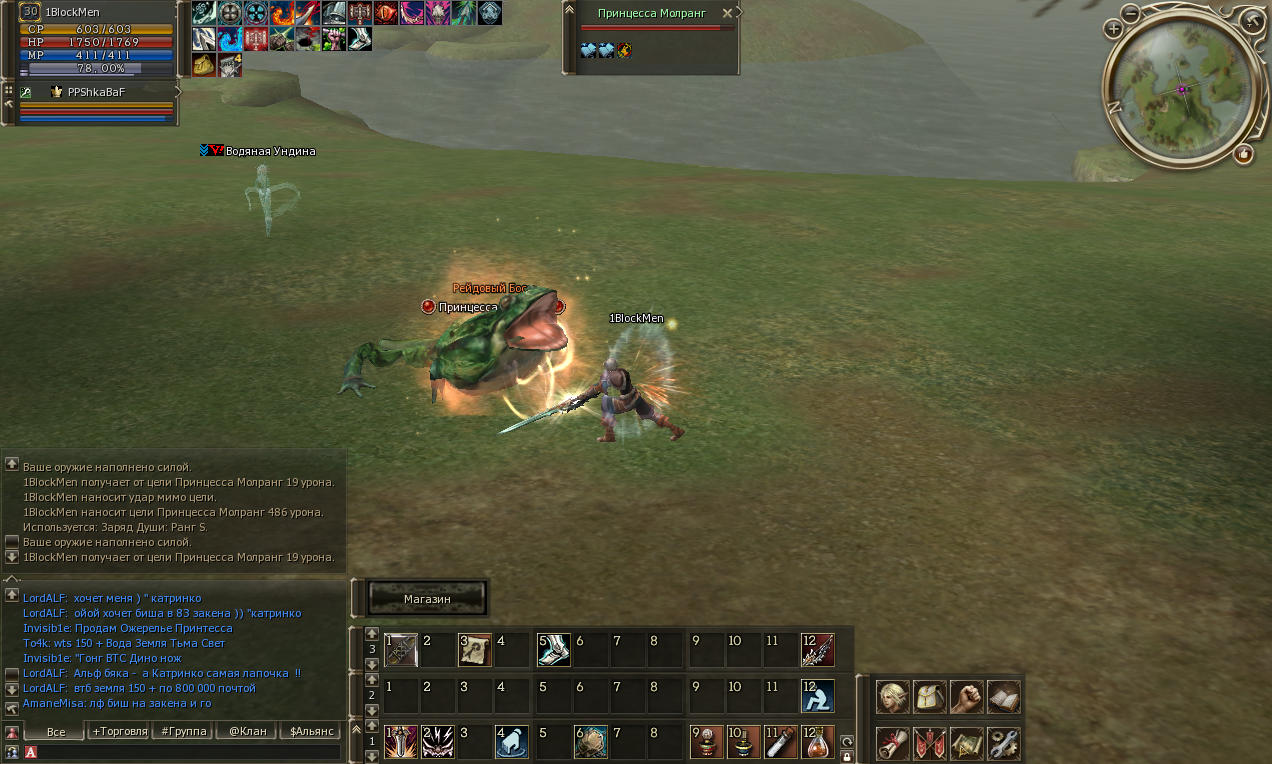Open the character portrait menu icon
This screenshot has width=1272, height=764.
(x=893, y=696)
